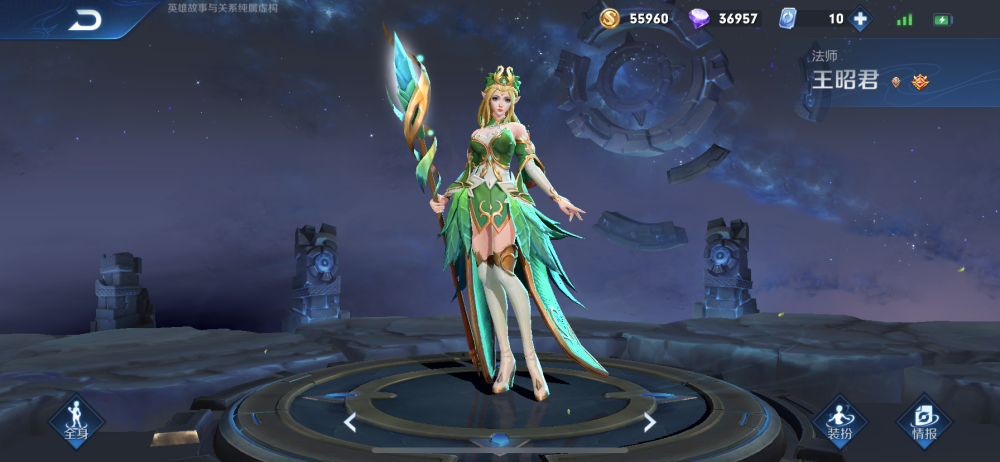Switch to the next hero with right arrow
This screenshot has width=1000, height=462.
click(649, 422)
